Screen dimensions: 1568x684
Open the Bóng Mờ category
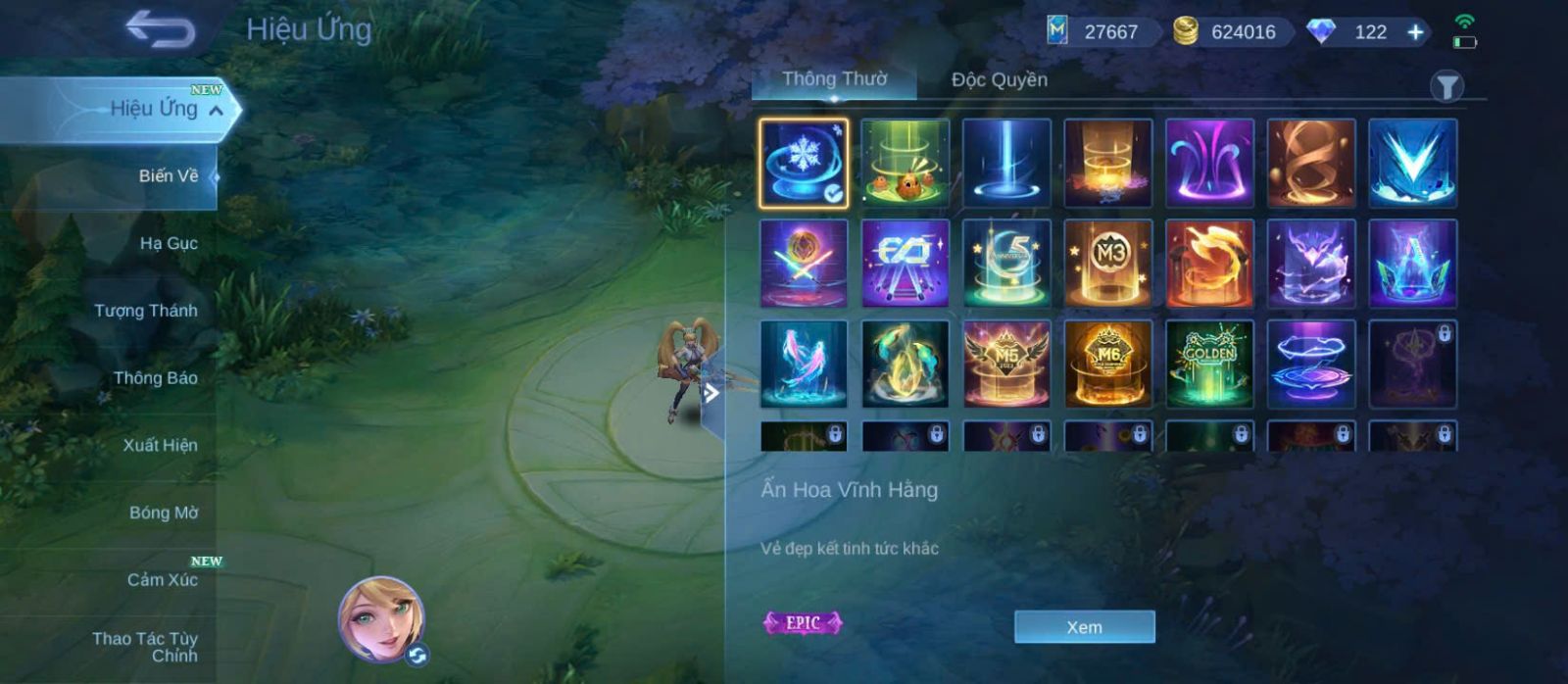(163, 513)
